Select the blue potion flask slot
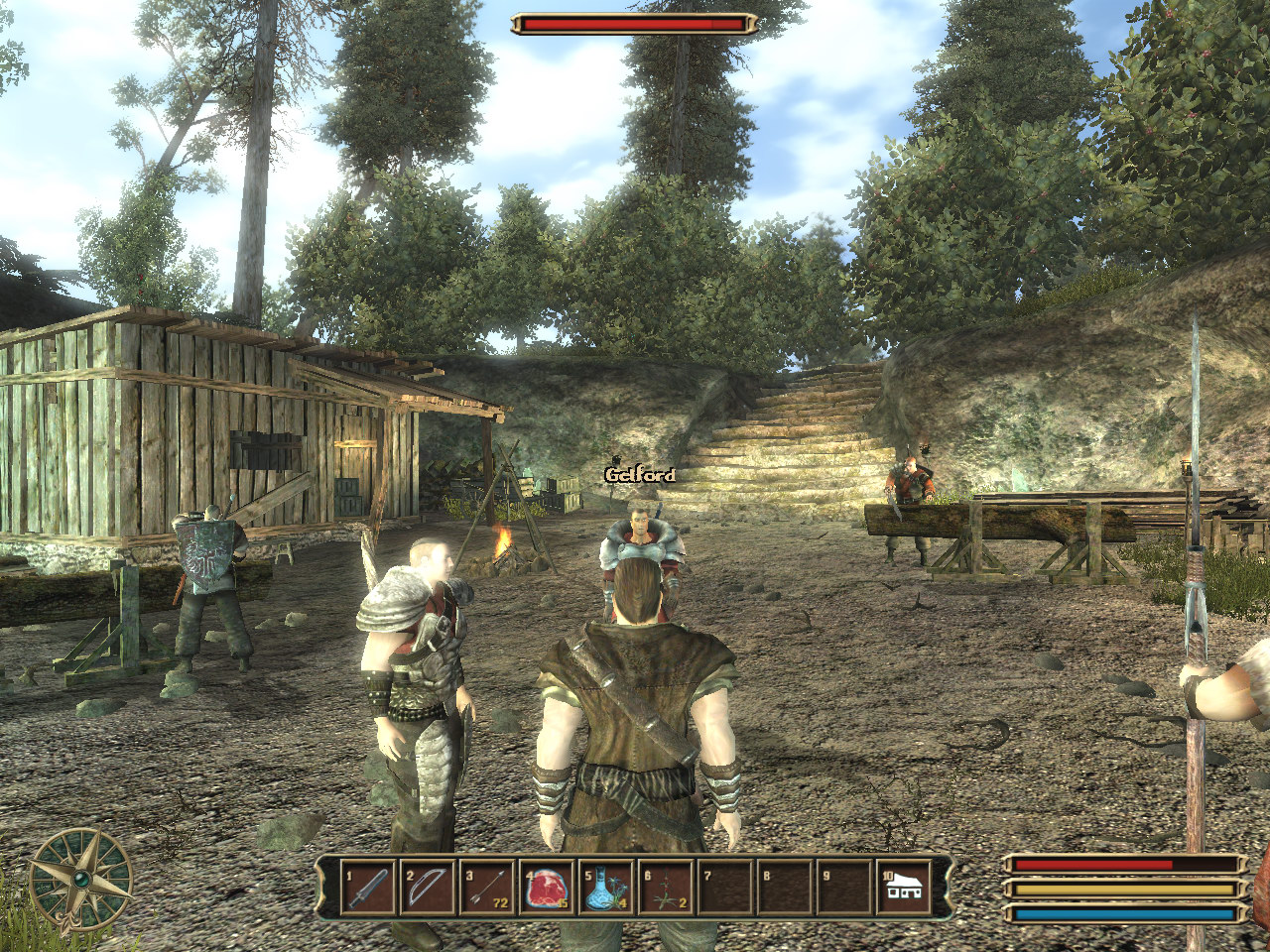 [606, 887]
